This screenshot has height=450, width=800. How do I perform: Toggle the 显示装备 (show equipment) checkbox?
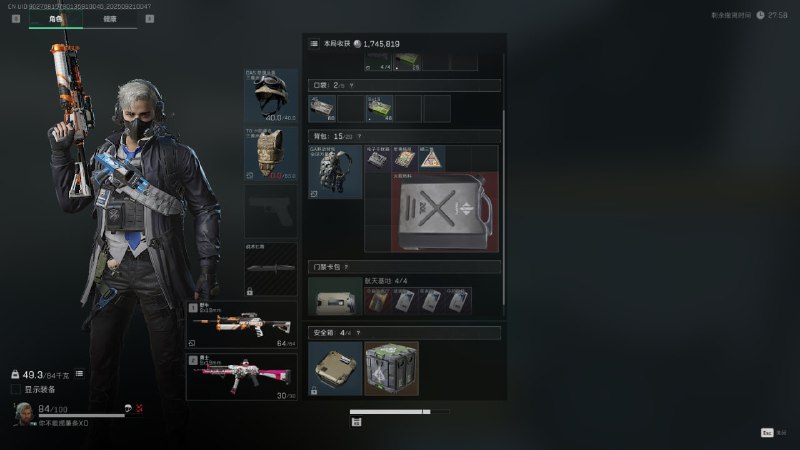16,389
